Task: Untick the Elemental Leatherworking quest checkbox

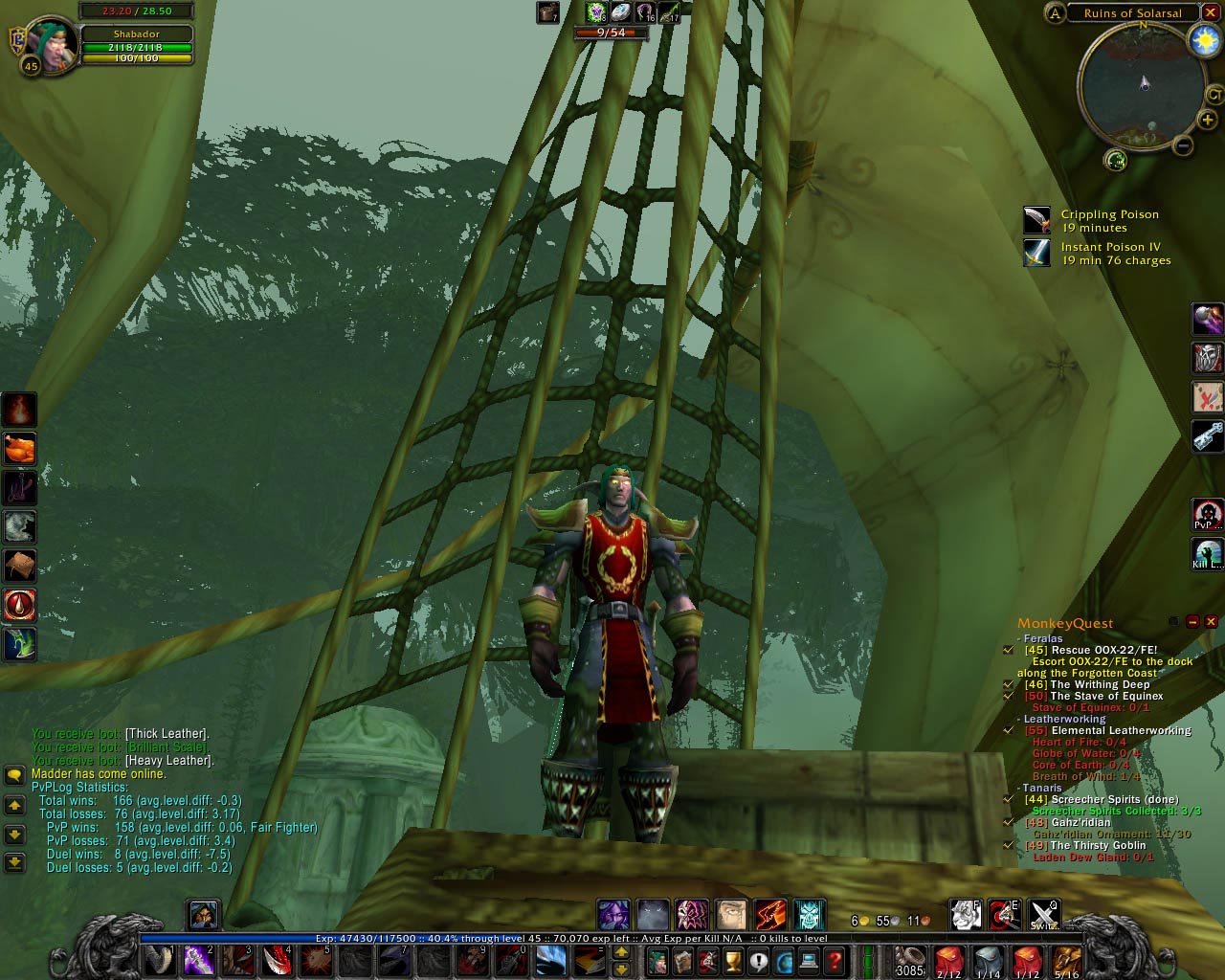Action: 1008,730
